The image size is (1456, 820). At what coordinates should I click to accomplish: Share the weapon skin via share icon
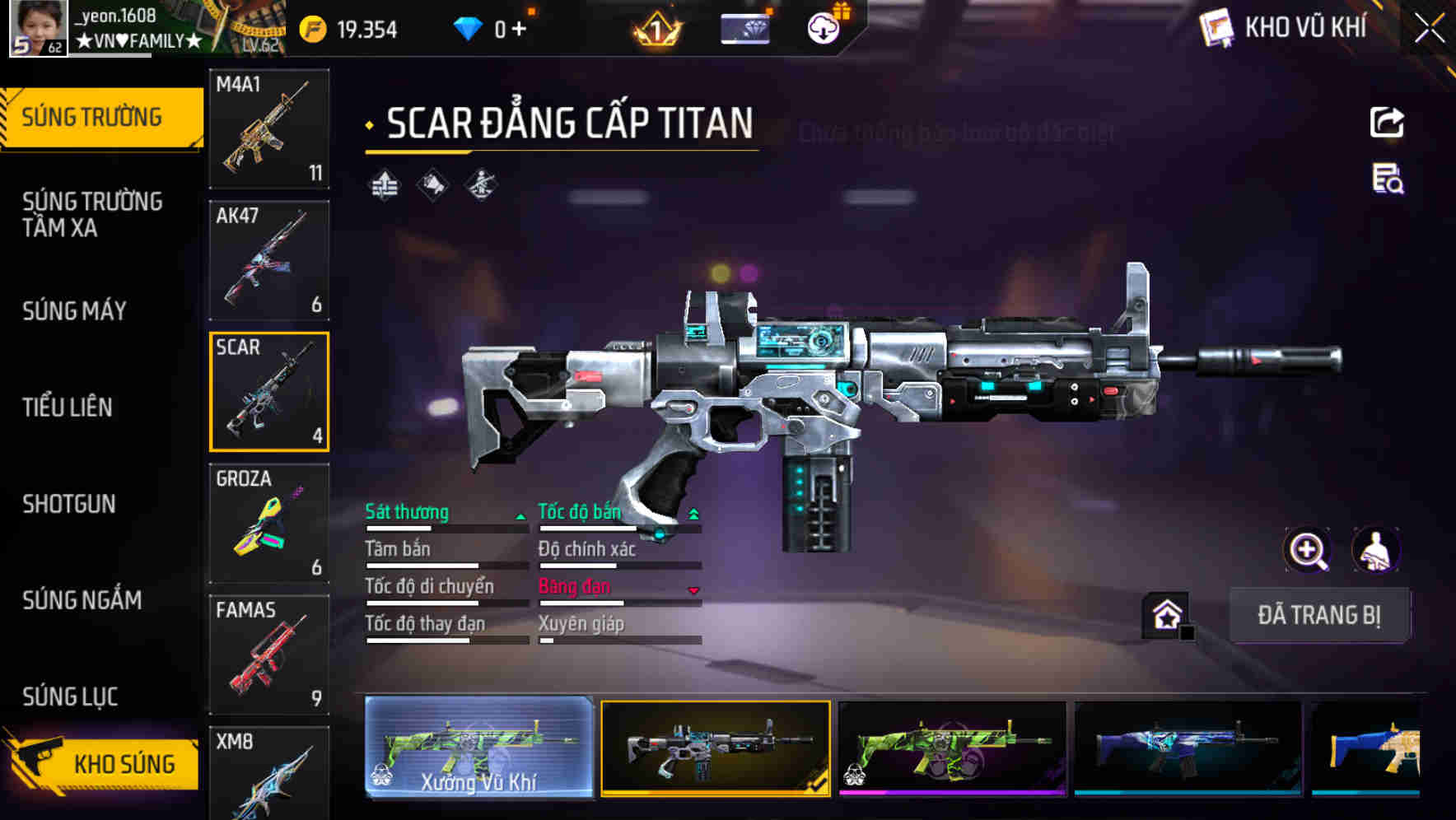(x=1387, y=123)
